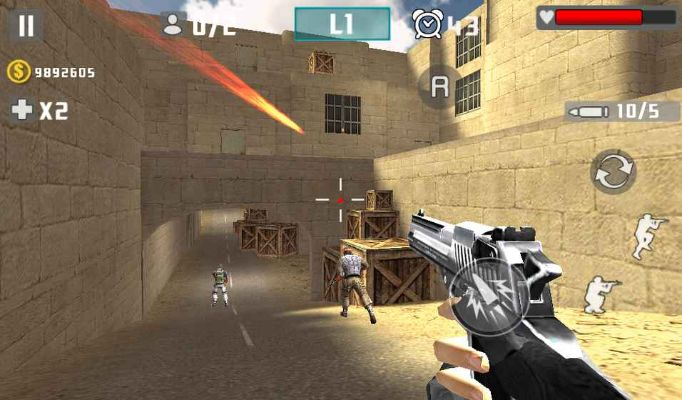682x400 pixels.
Task: Tap the round A button
Action: [x=438, y=87]
